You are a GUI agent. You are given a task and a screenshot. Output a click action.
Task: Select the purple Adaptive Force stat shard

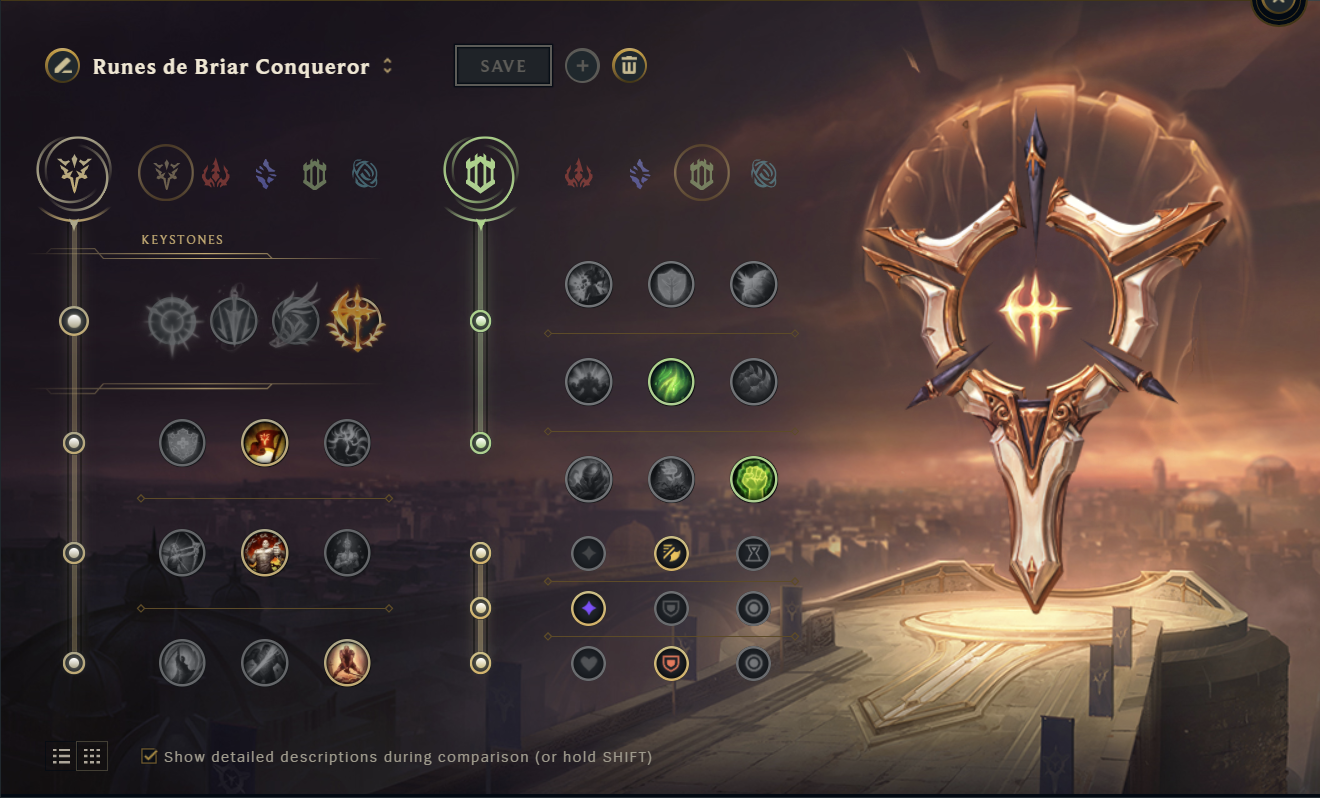point(588,607)
